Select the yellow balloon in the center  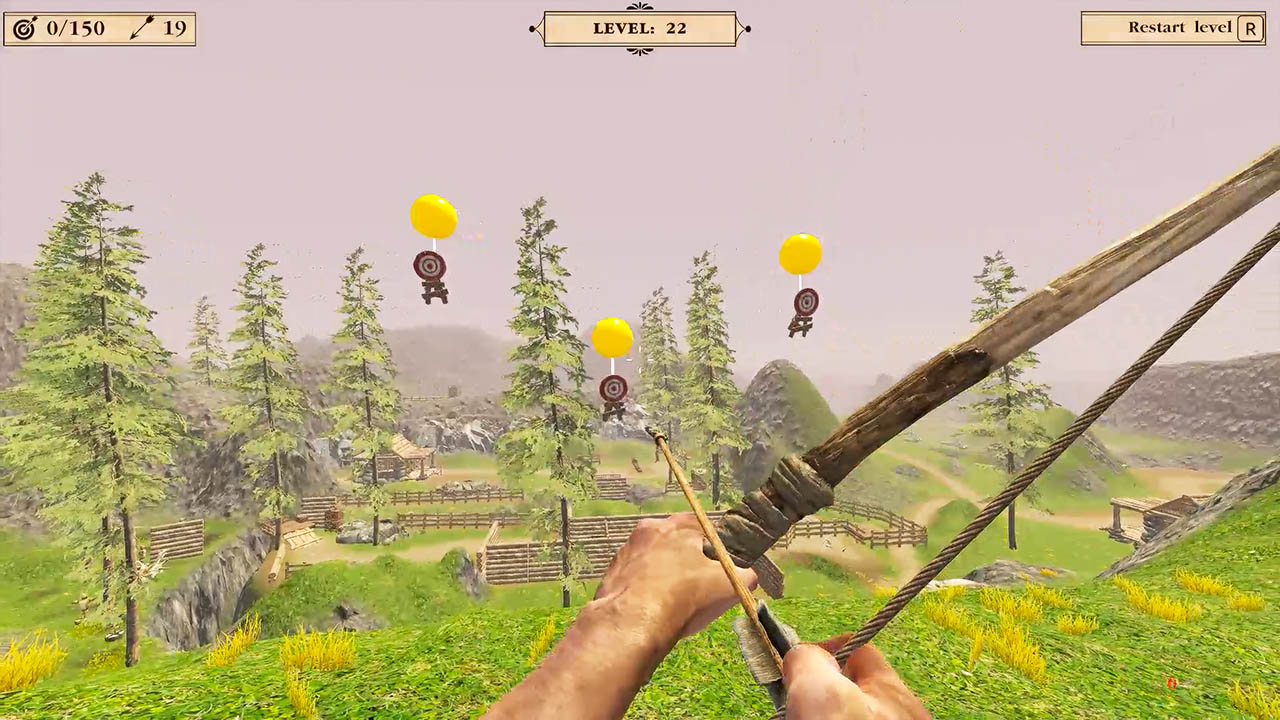coord(614,337)
